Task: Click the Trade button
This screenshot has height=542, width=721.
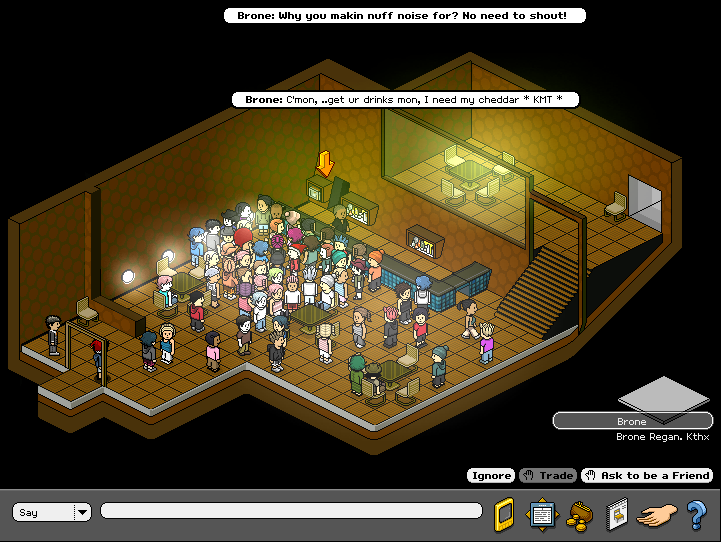Action: (548, 476)
